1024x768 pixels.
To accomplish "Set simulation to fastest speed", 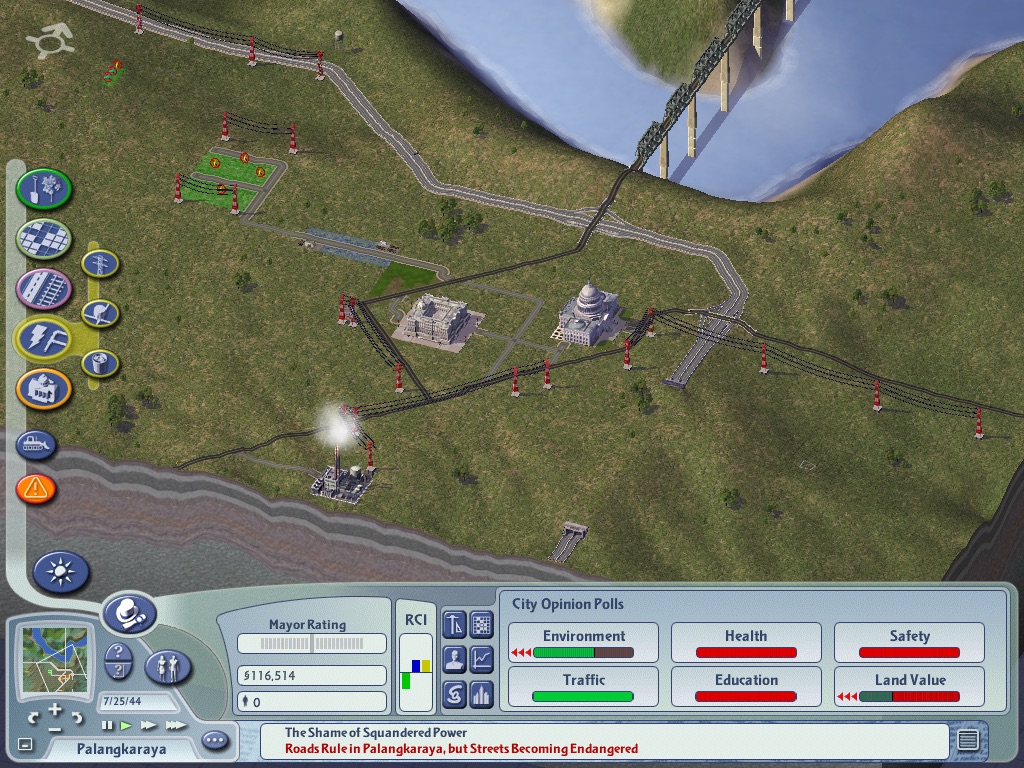I will [x=175, y=725].
